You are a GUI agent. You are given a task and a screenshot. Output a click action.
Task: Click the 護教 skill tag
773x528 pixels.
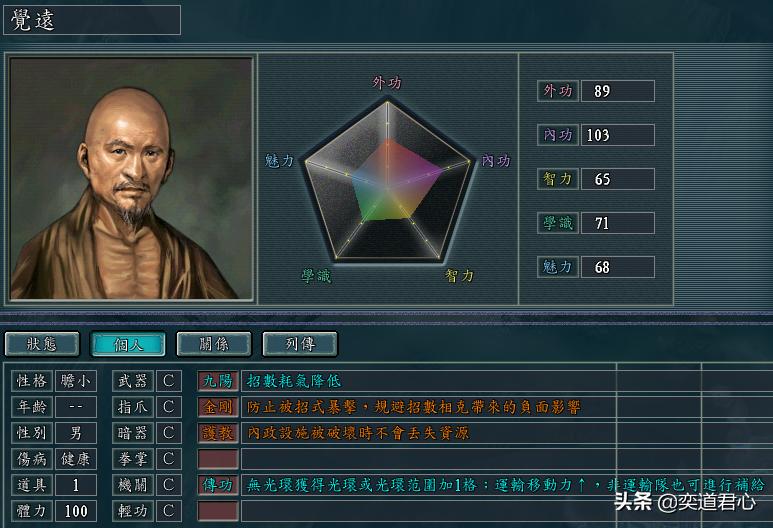tap(218, 433)
